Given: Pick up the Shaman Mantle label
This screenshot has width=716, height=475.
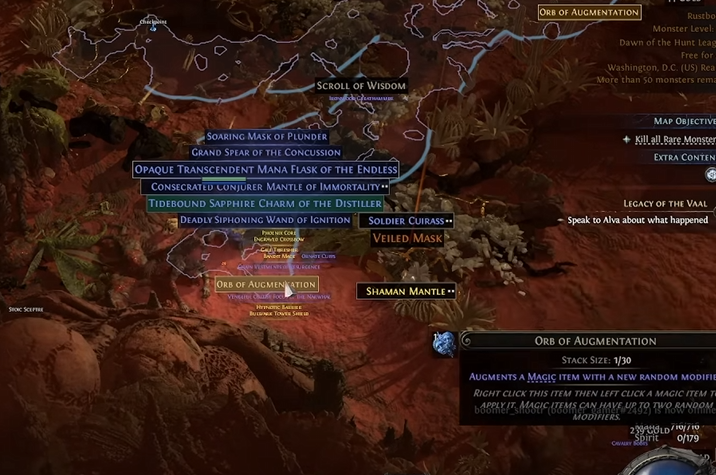Looking at the screenshot, I should click(406, 291).
